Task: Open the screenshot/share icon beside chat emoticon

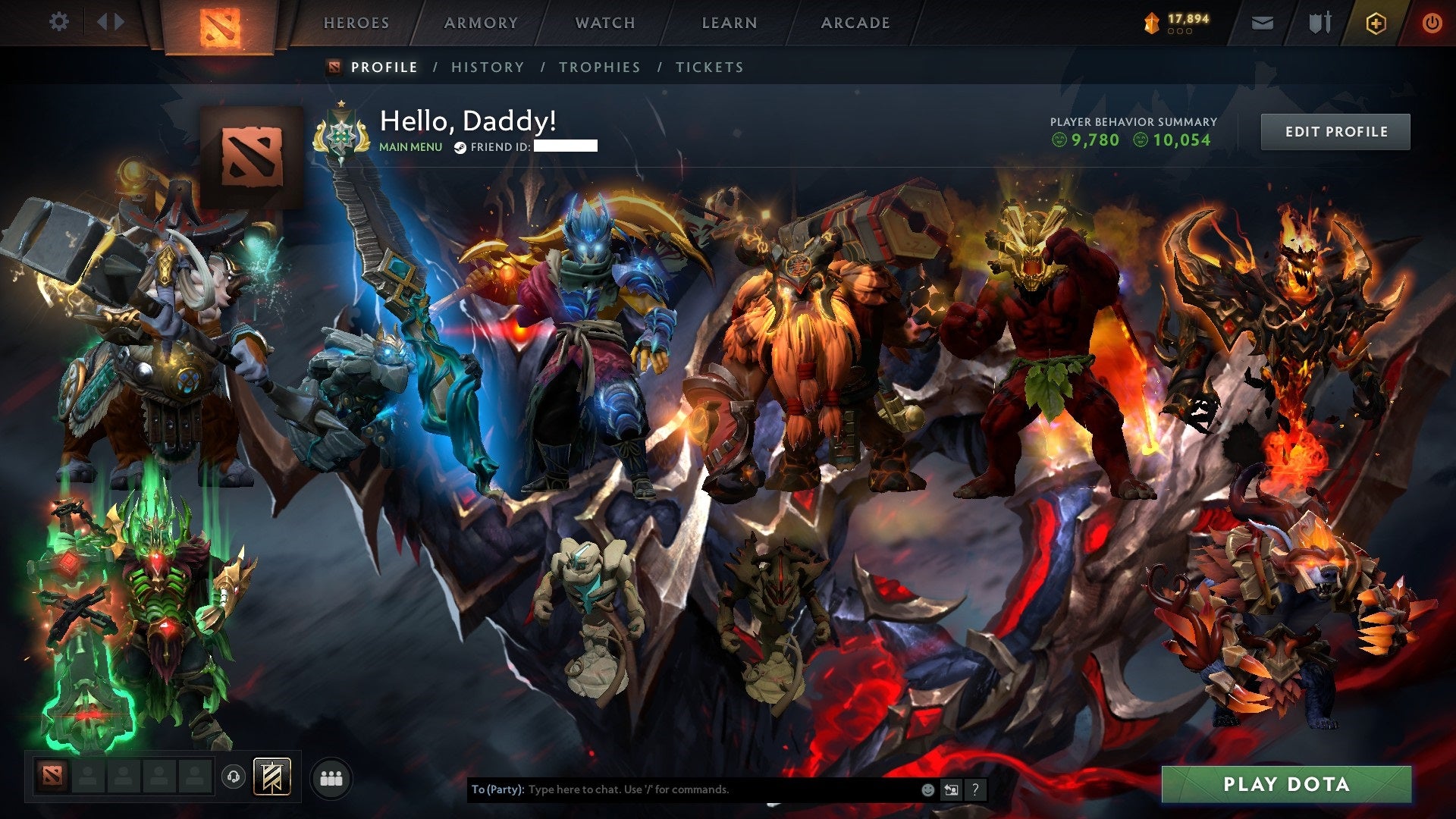Action: (x=951, y=789)
